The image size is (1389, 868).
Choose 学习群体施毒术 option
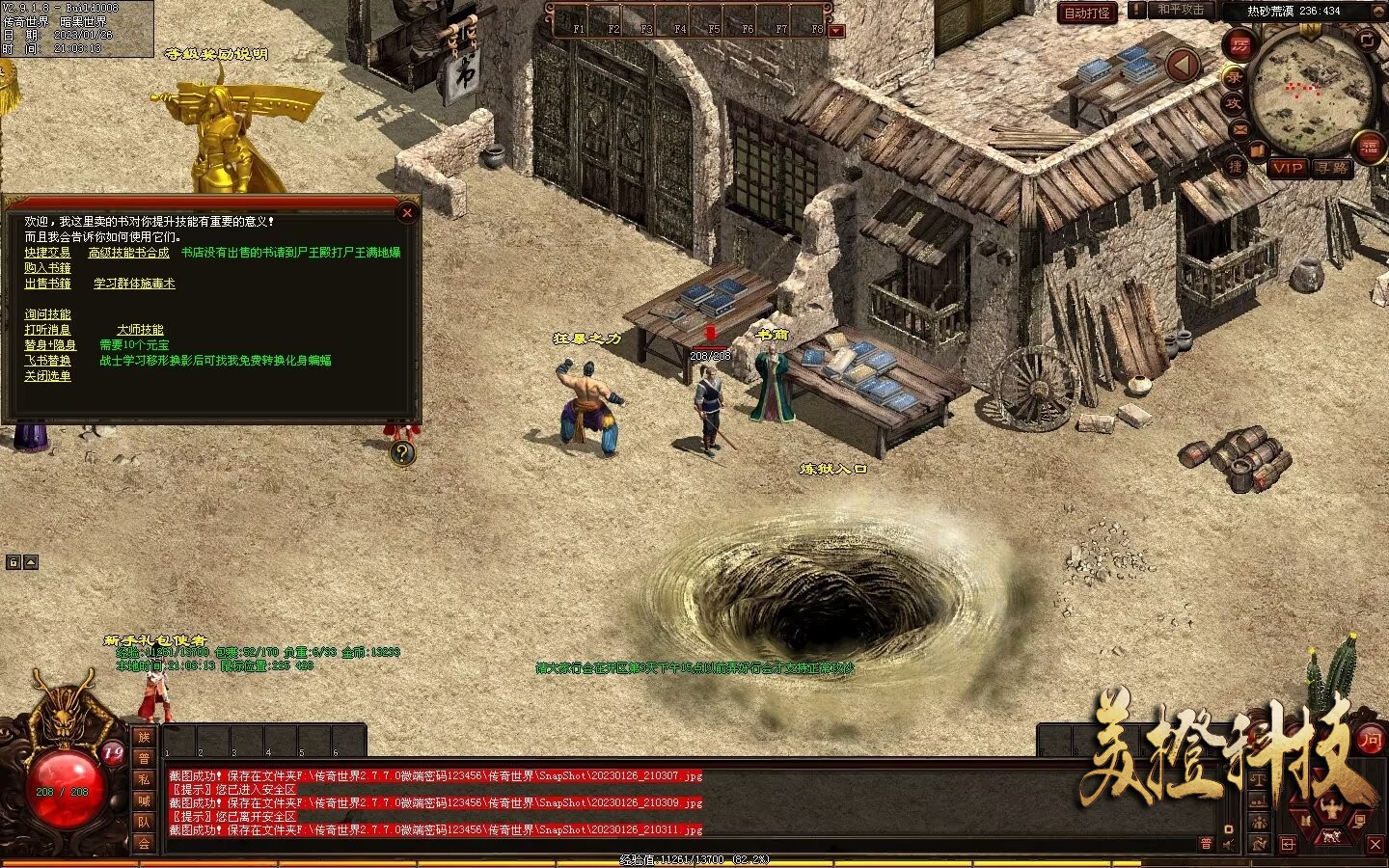134,284
